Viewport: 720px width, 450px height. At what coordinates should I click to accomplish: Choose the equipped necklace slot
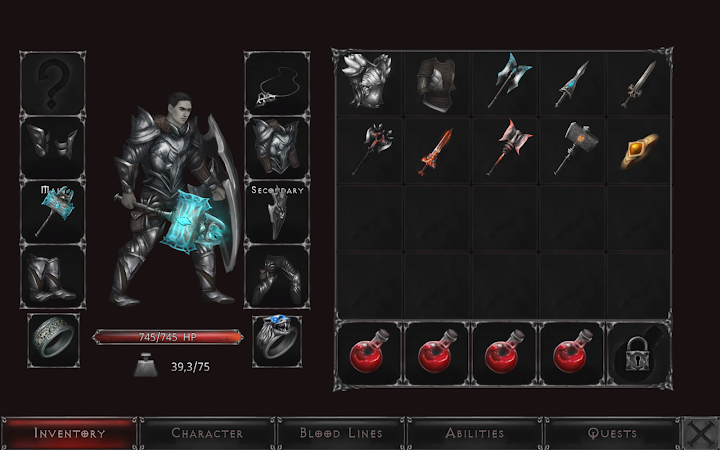tap(277, 82)
